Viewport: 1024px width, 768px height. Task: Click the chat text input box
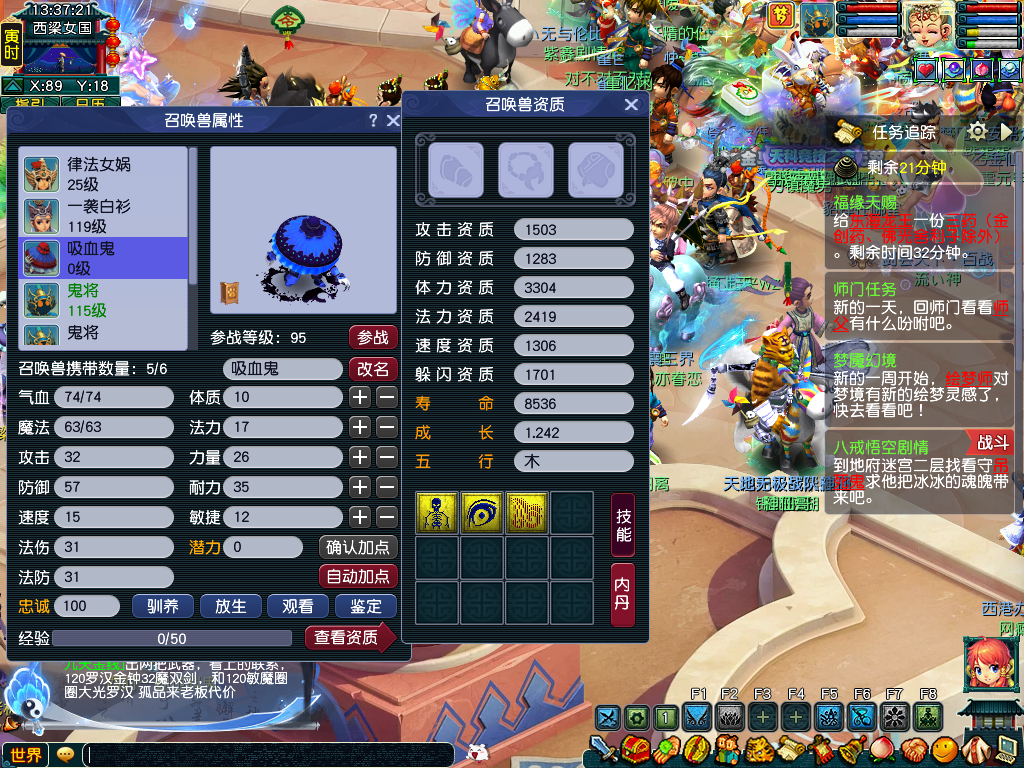pos(268,755)
